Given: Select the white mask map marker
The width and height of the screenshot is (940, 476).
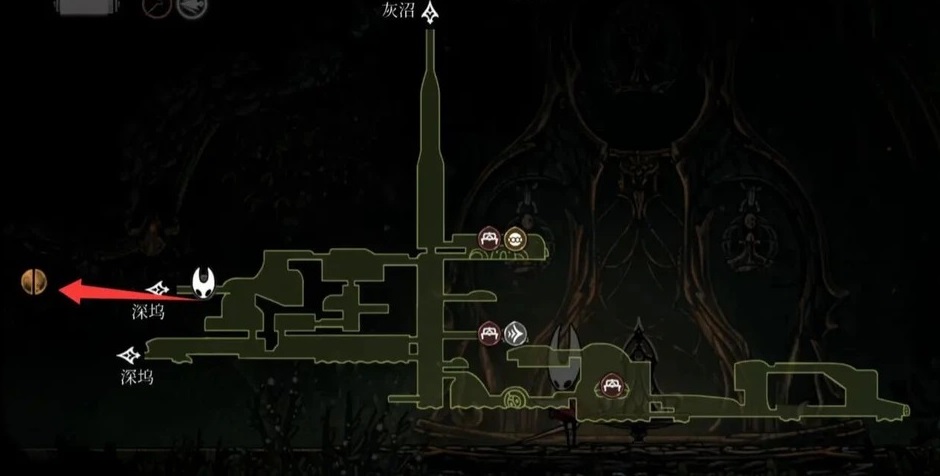Looking at the screenshot, I should point(205,283).
